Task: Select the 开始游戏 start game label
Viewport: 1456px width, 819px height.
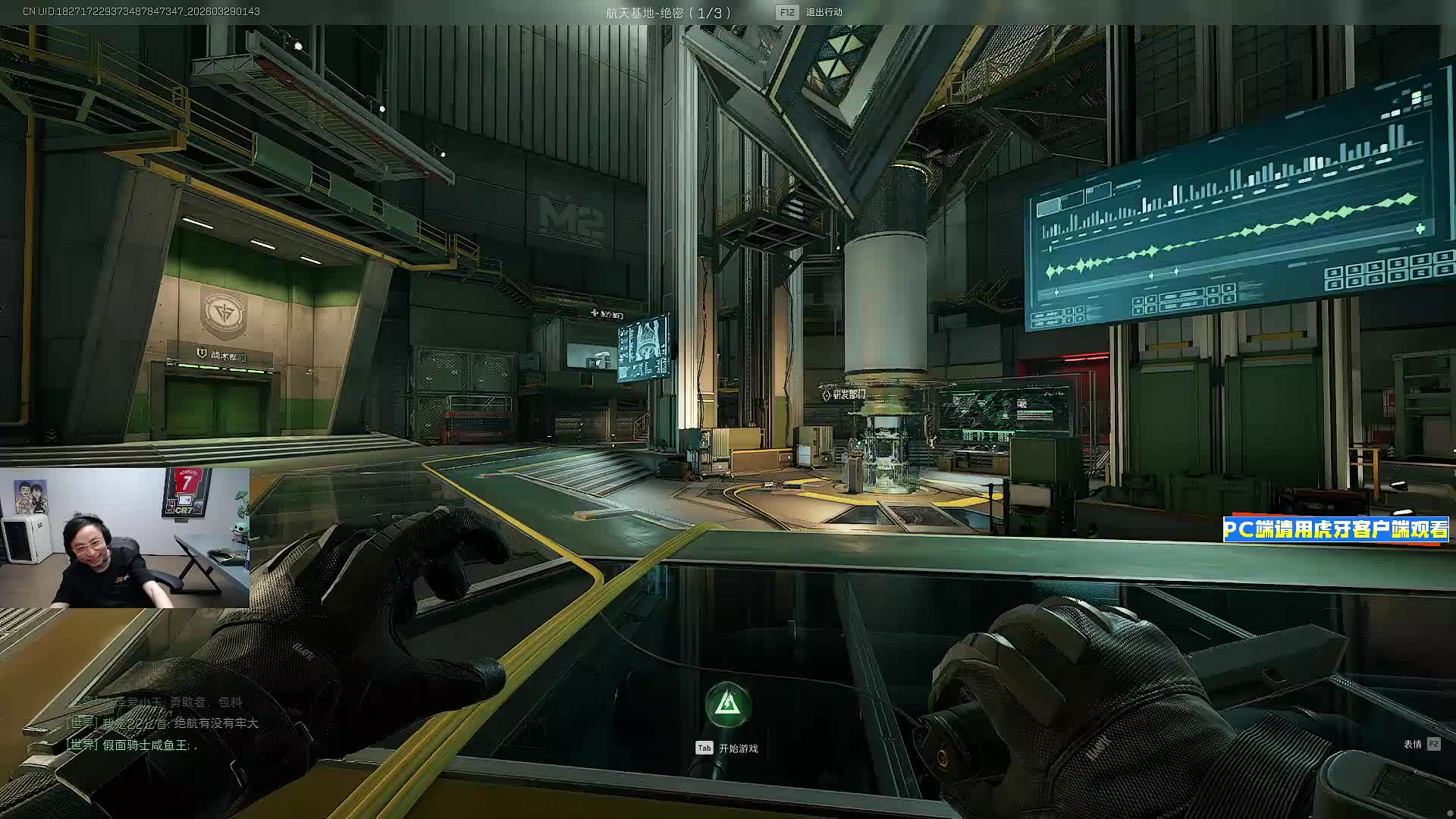Action: [738, 748]
